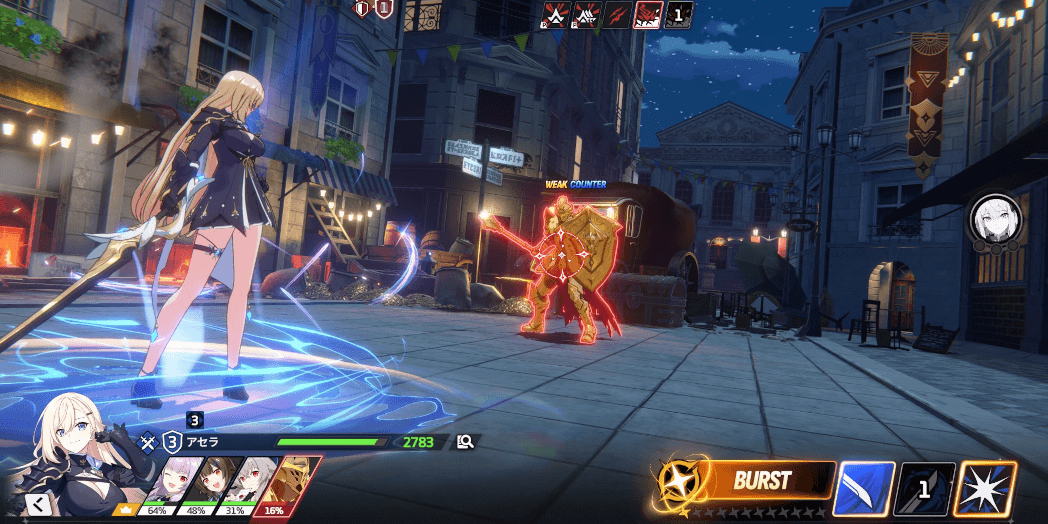1048x524 pixels.
Task: Trigger the white starburst skill
Action: point(985,490)
